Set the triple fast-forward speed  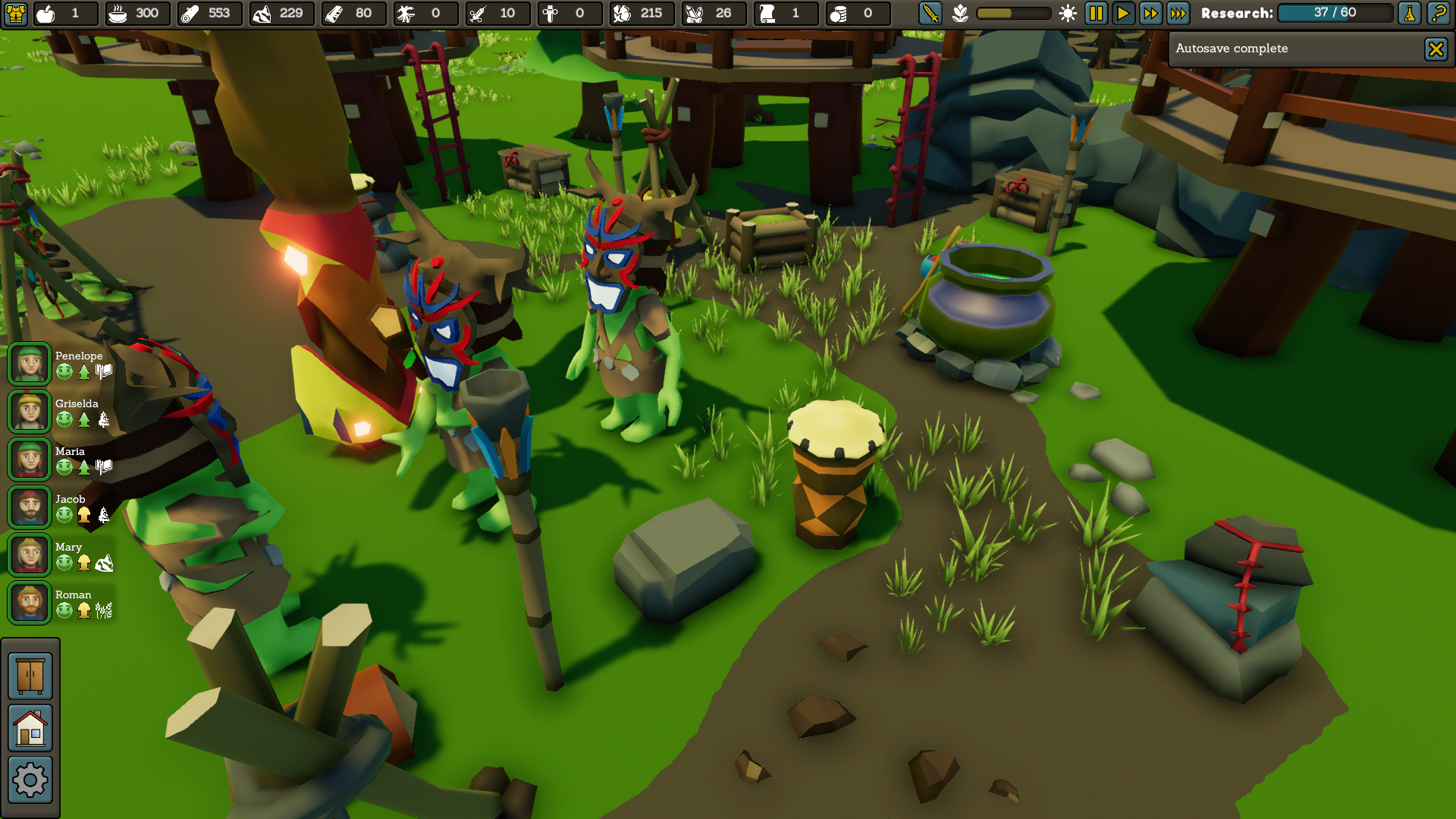coord(1178,13)
